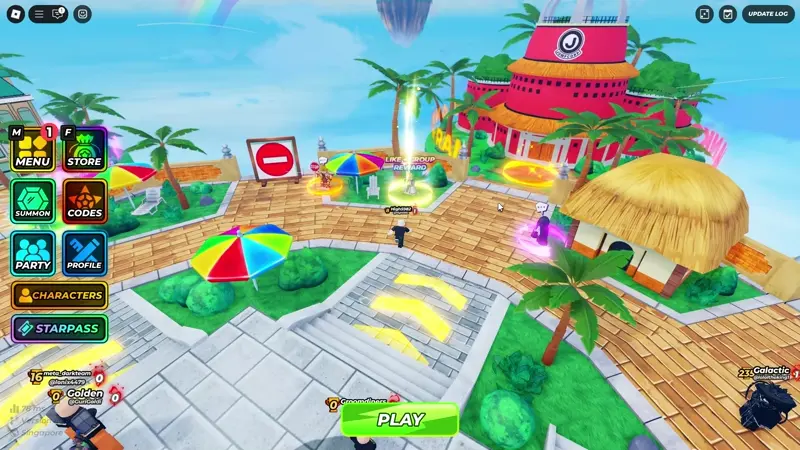Open the CHARACTERS list

(59, 296)
